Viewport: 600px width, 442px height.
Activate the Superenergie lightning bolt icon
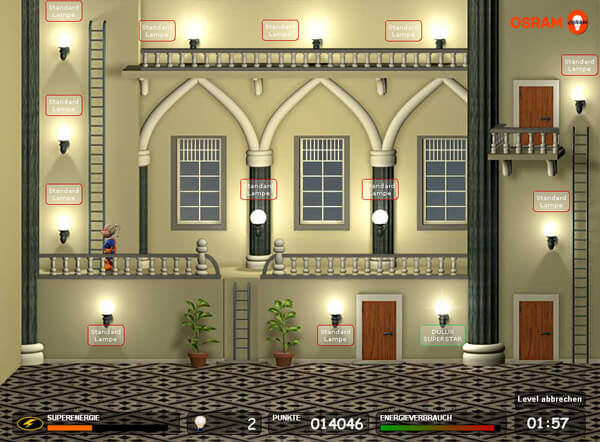pos(30,423)
